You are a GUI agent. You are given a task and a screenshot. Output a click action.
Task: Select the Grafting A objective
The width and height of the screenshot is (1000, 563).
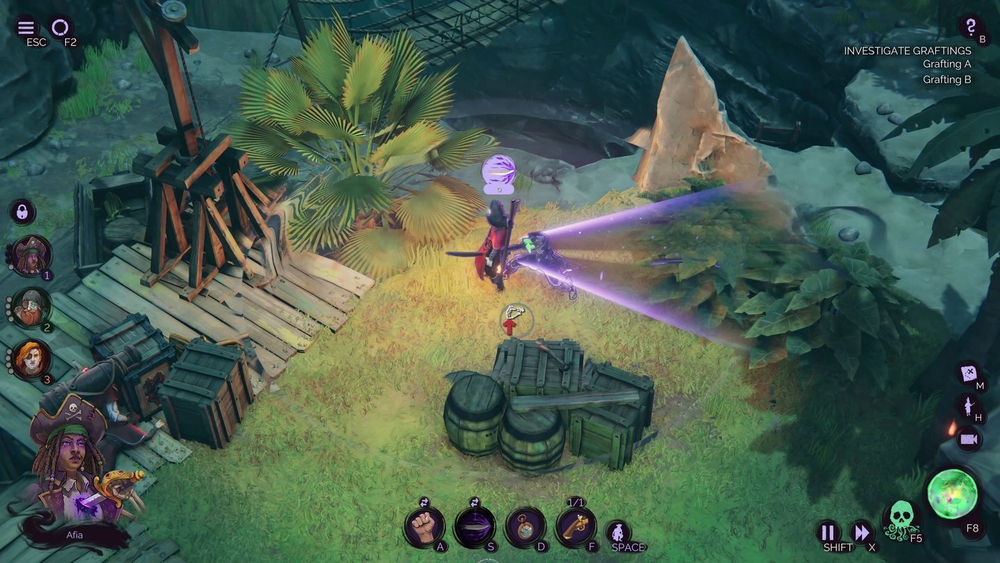pos(946,65)
